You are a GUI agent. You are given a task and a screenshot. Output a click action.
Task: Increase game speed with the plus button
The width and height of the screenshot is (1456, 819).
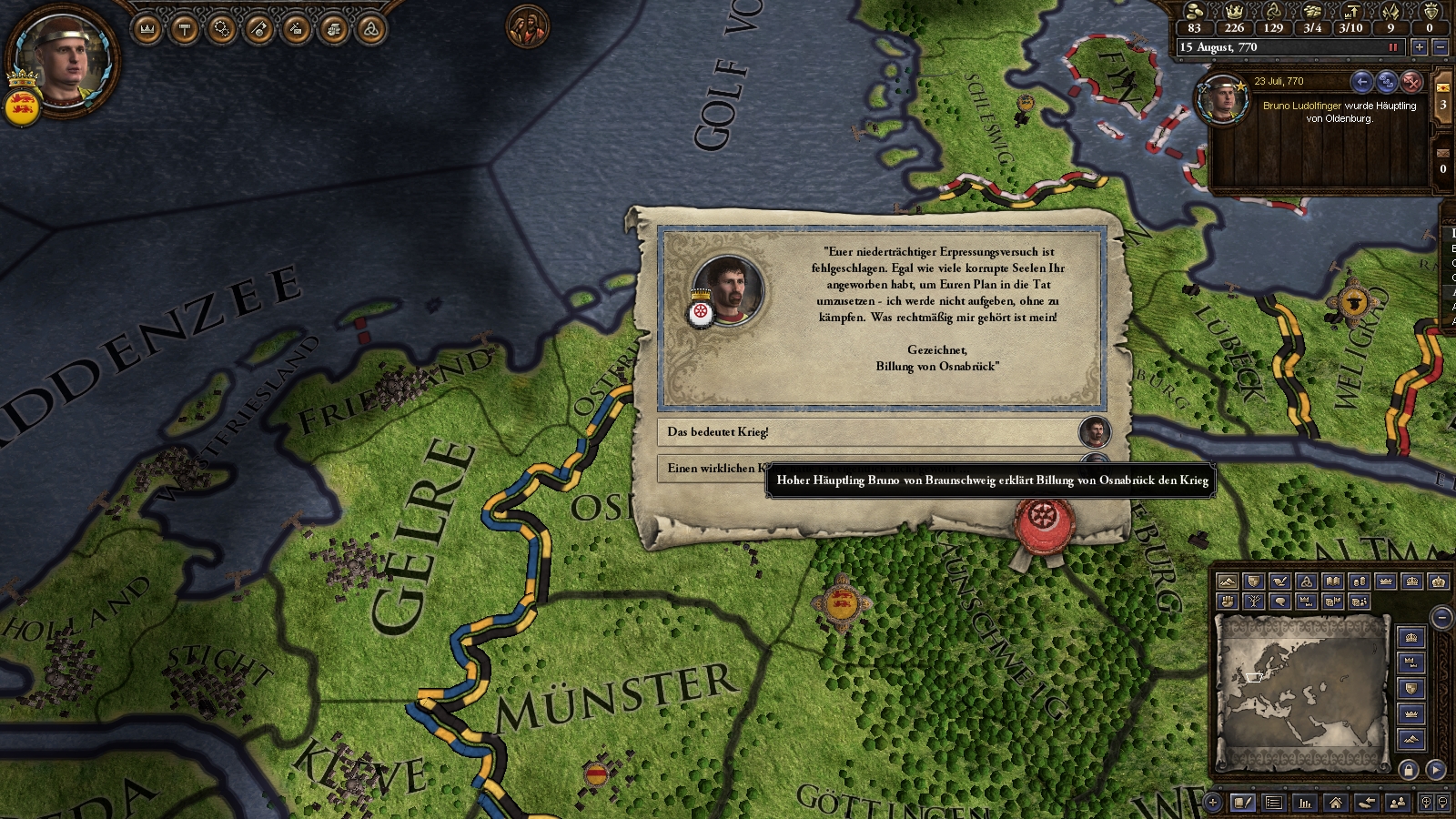1419,47
